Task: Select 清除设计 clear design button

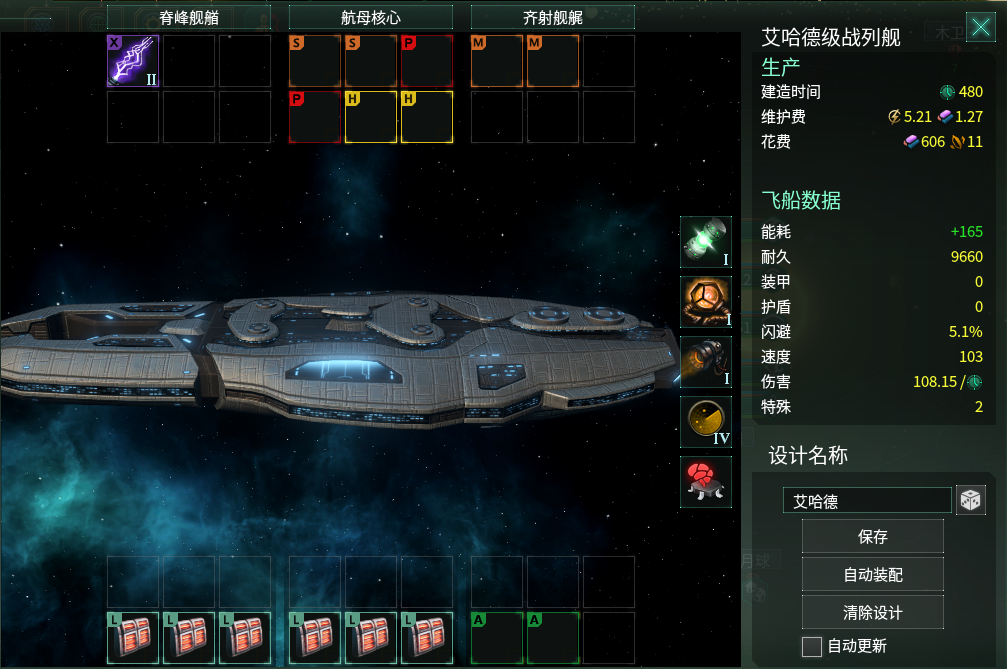Action: pyautogui.click(x=872, y=612)
